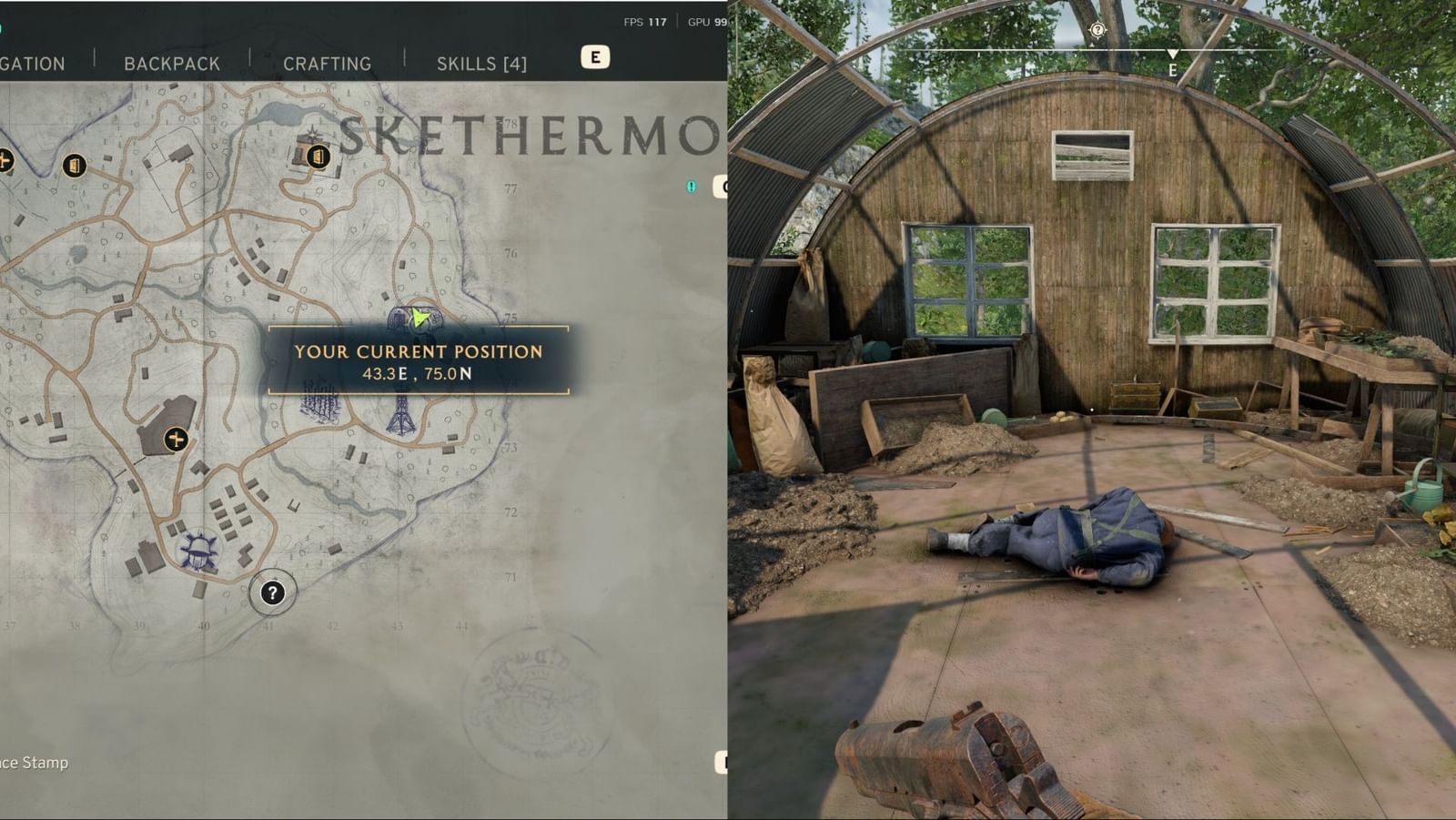Click the question mark marker on the compass bar
Image resolution: width=1456 pixels, height=820 pixels.
click(x=1097, y=29)
